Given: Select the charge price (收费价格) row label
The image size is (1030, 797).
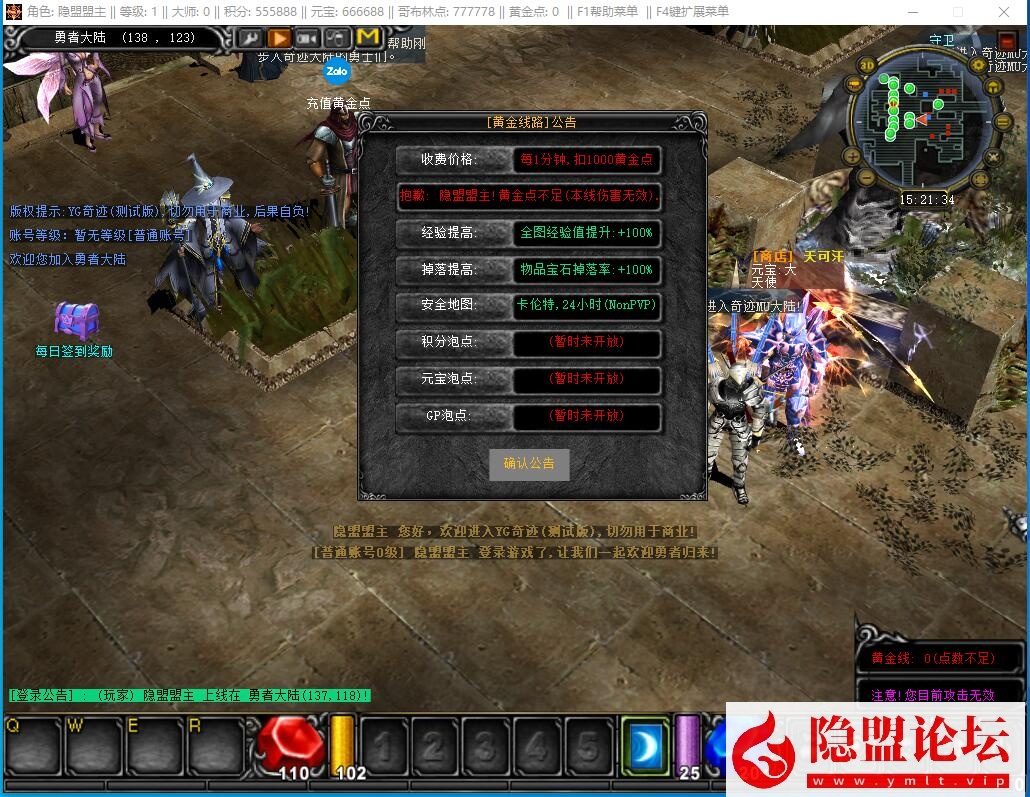Looking at the screenshot, I should [448, 159].
